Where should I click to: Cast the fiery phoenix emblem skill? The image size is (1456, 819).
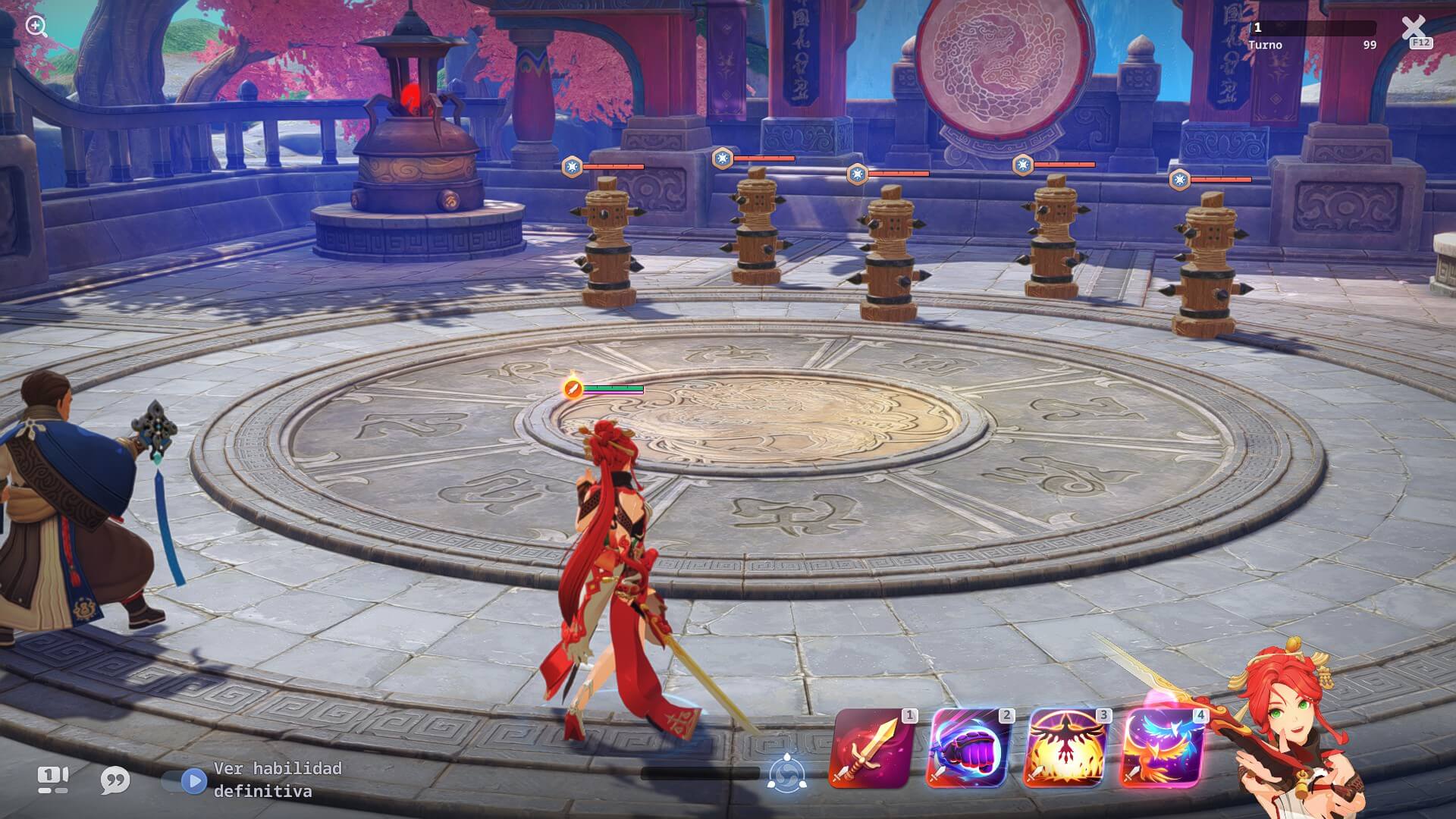[1064, 749]
